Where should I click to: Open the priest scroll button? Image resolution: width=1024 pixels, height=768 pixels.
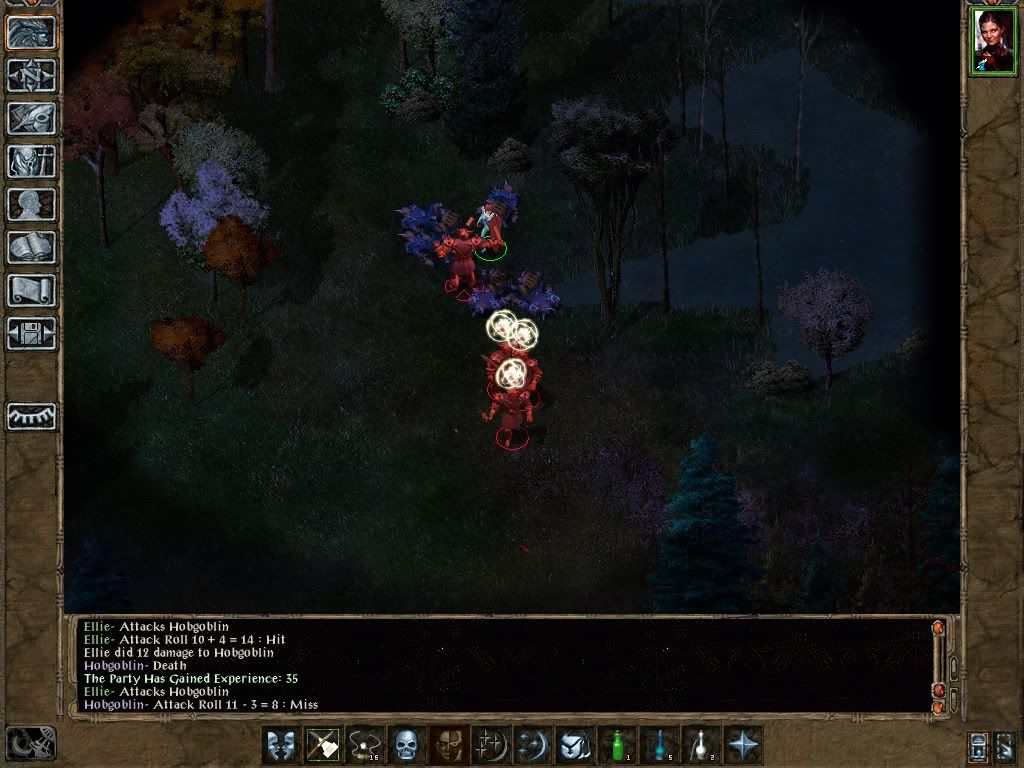pos(31,290)
